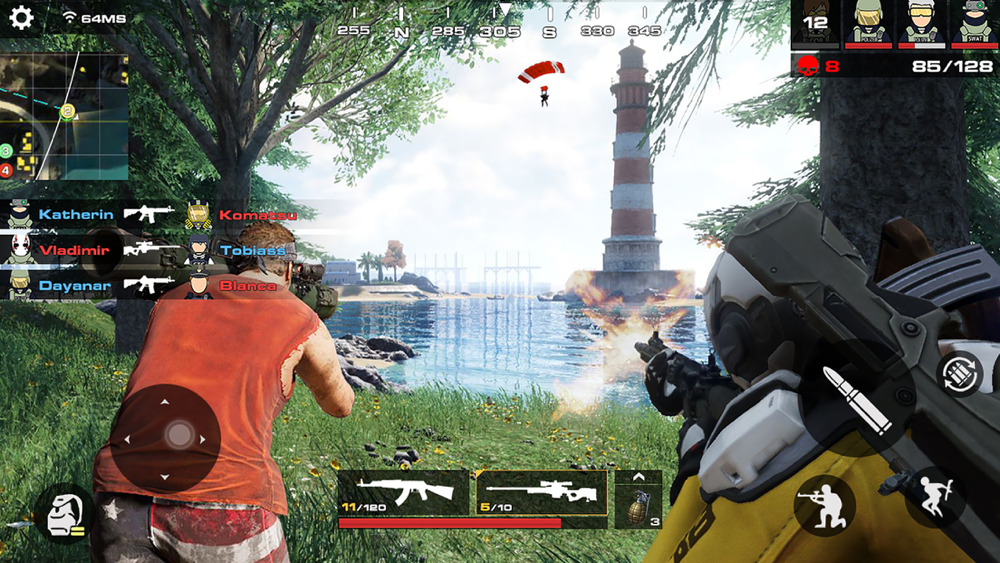Switch to the sniper rifle slot

541,492
